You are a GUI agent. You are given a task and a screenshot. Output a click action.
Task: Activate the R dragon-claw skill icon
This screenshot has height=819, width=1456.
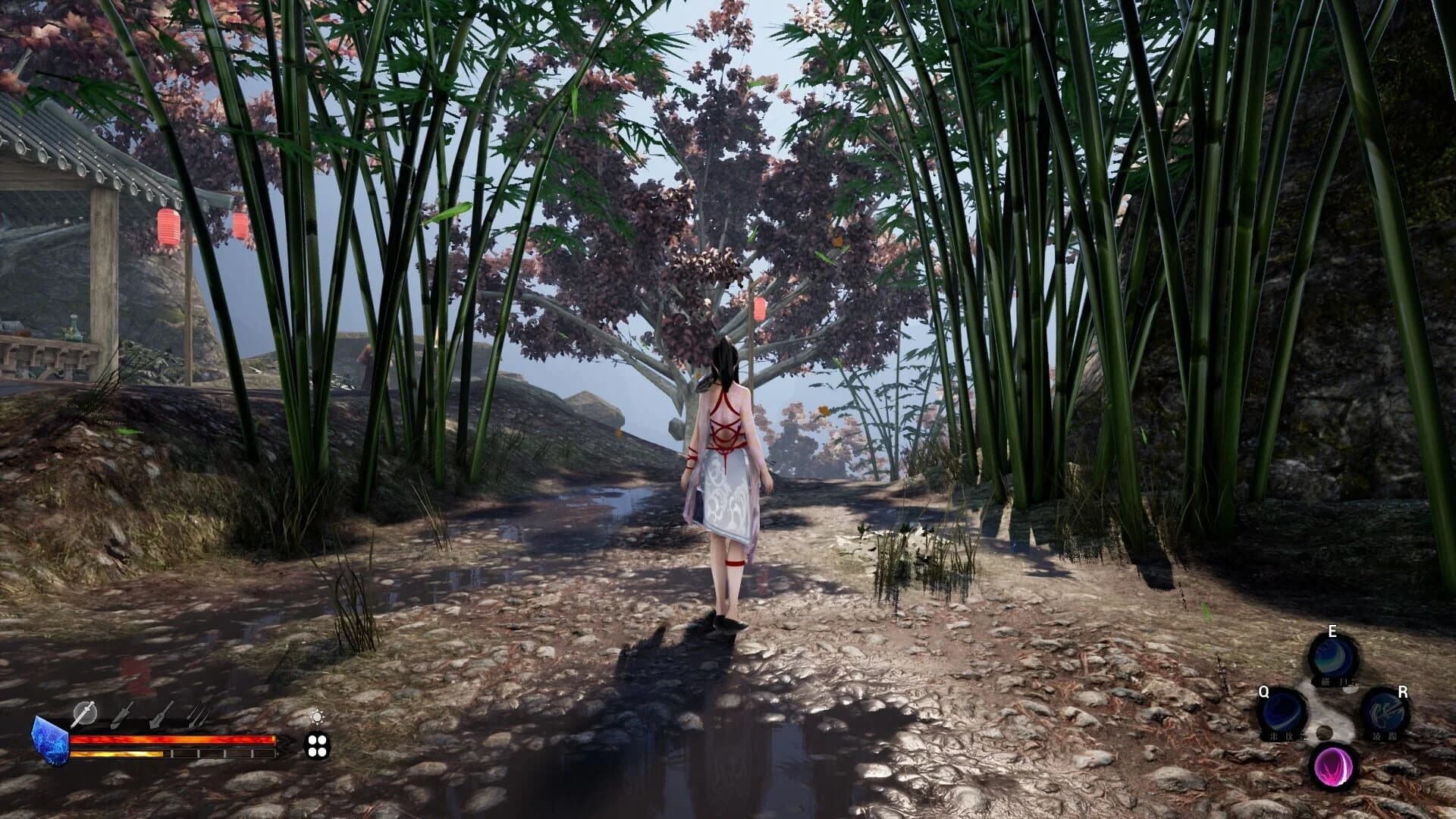point(1387,713)
